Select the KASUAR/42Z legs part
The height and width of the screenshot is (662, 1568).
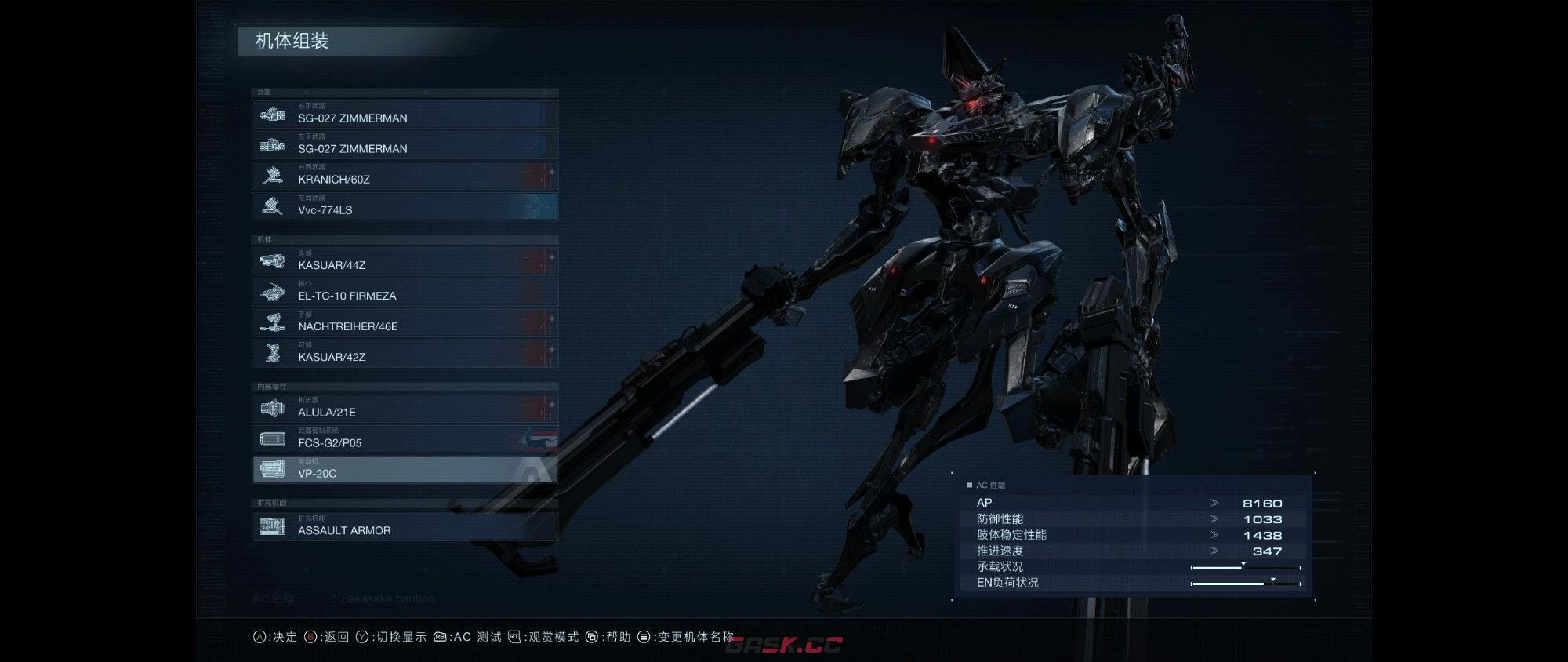coord(405,353)
